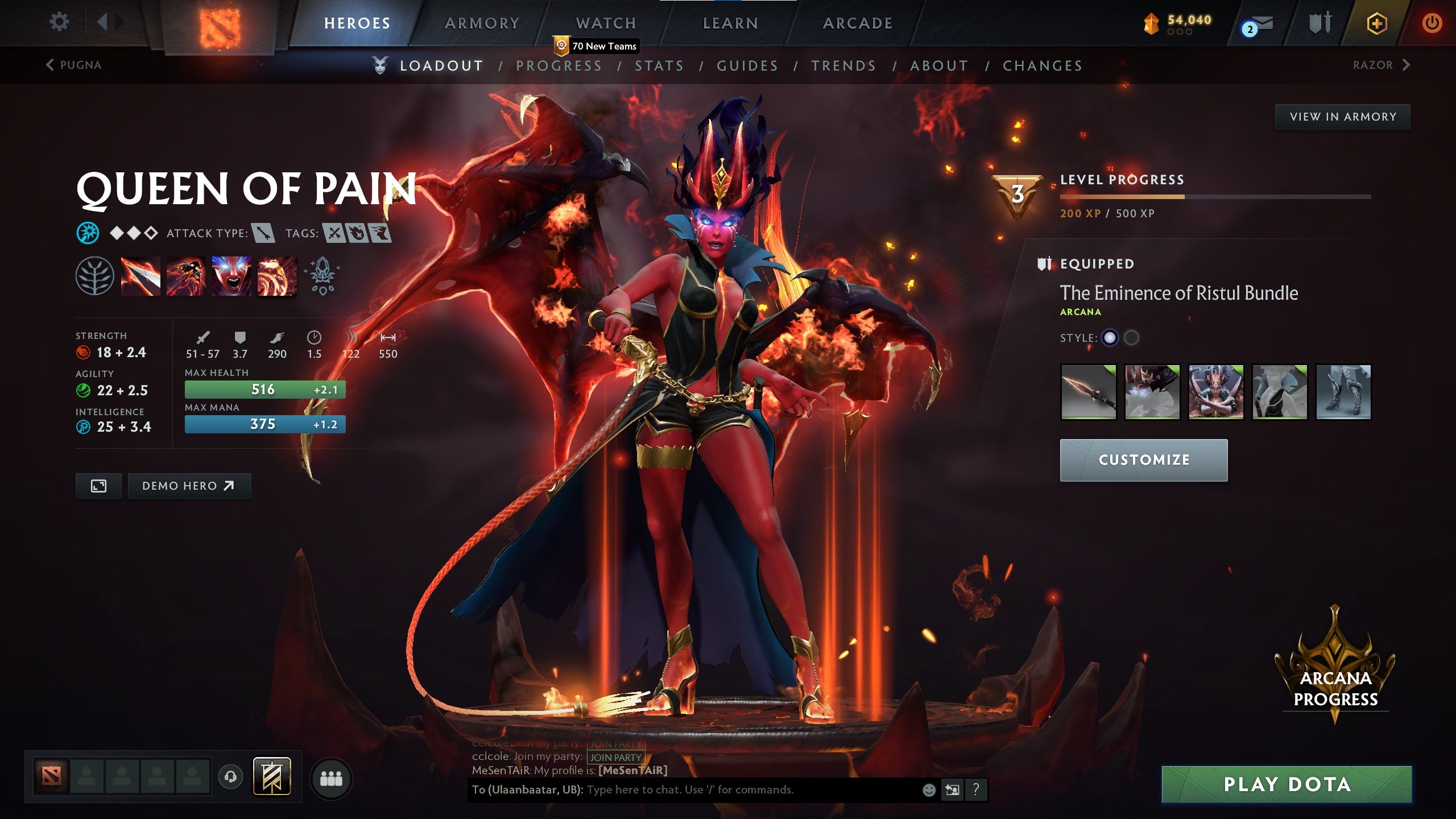Go to previous hero Pugna
The width and height of the screenshot is (1456, 819).
74,65
